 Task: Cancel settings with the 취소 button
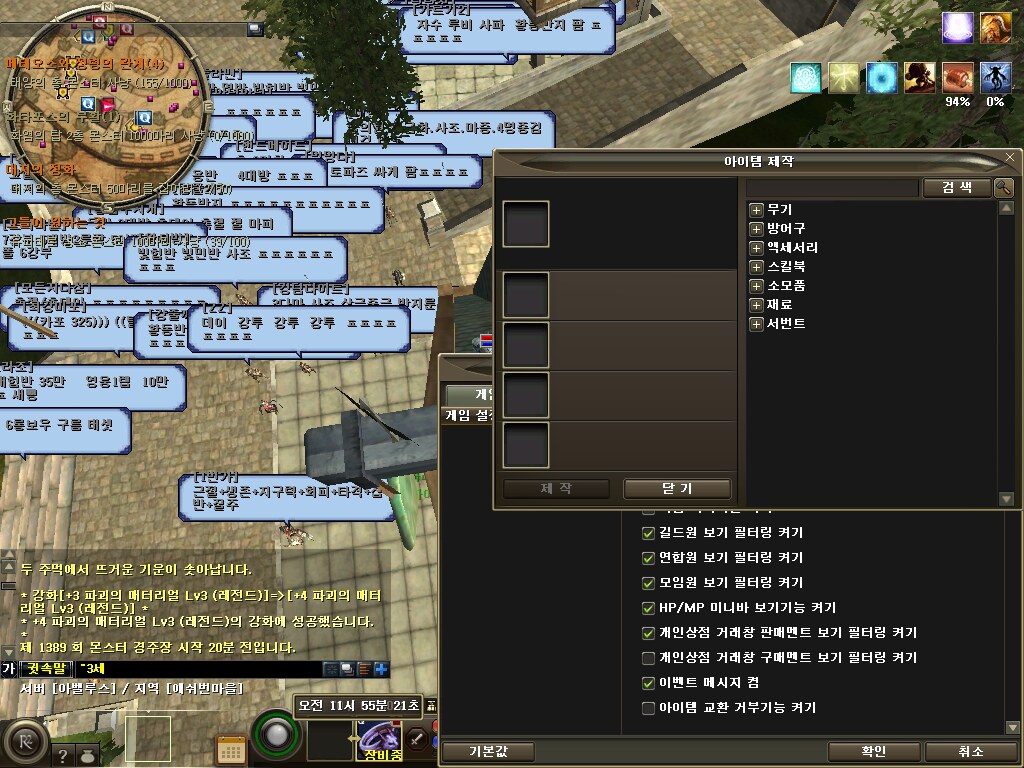point(970,752)
